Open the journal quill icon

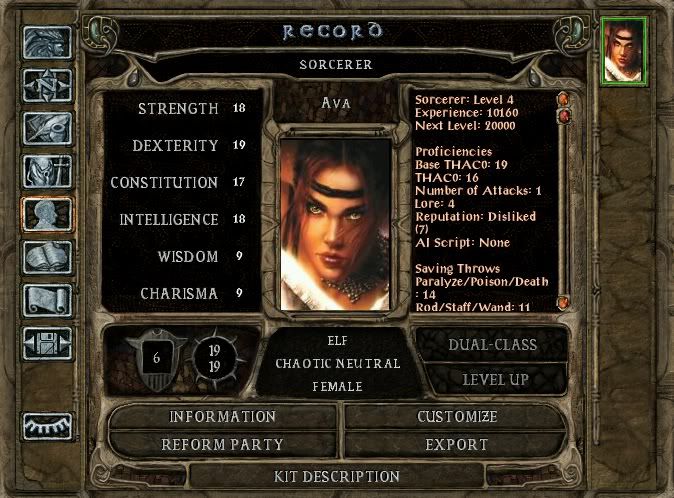[x=47, y=129]
